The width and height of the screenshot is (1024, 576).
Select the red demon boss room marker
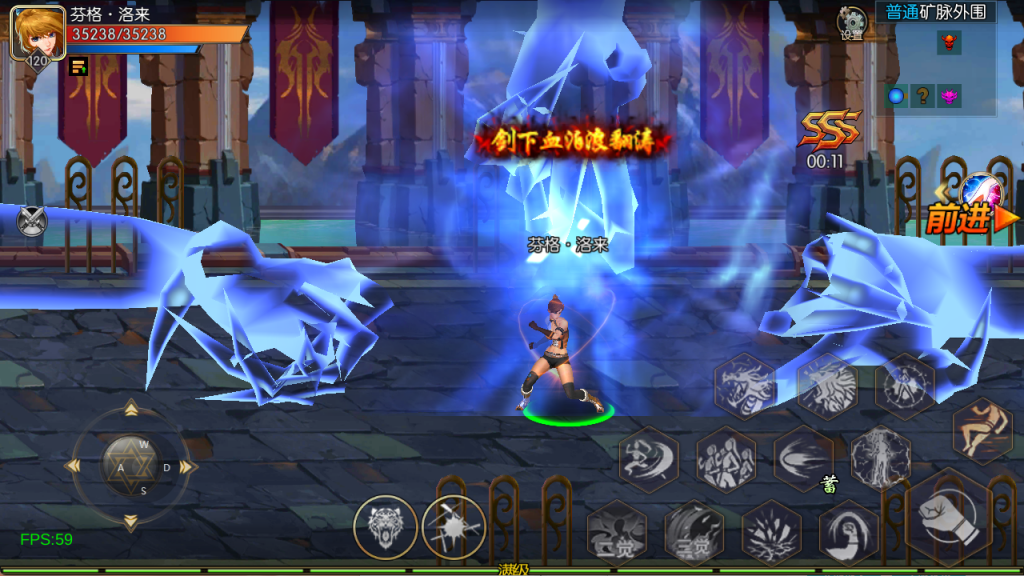948,42
